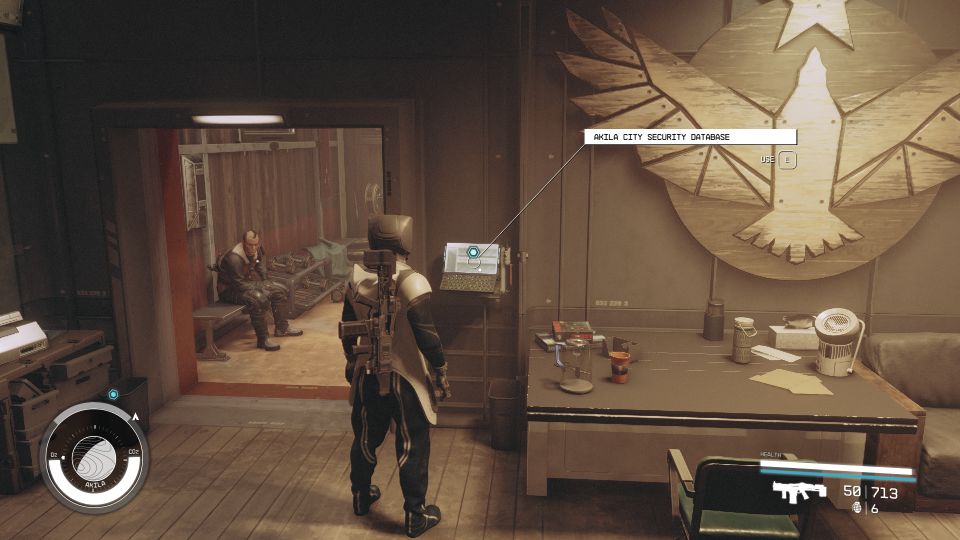Open the Akila planet compass widget
The width and height of the screenshot is (960, 540).
(95, 458)
